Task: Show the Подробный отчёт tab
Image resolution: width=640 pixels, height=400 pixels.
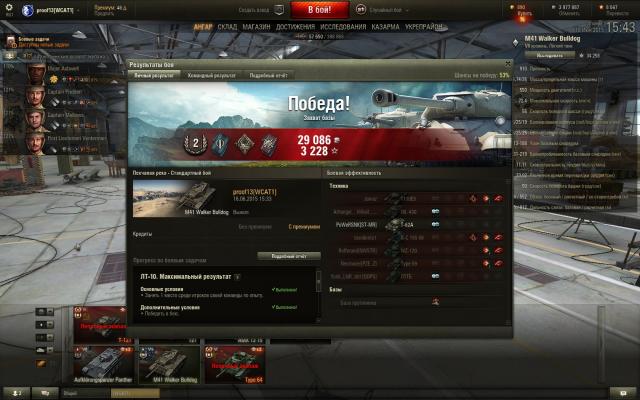Action: click(x=268, y=75)
